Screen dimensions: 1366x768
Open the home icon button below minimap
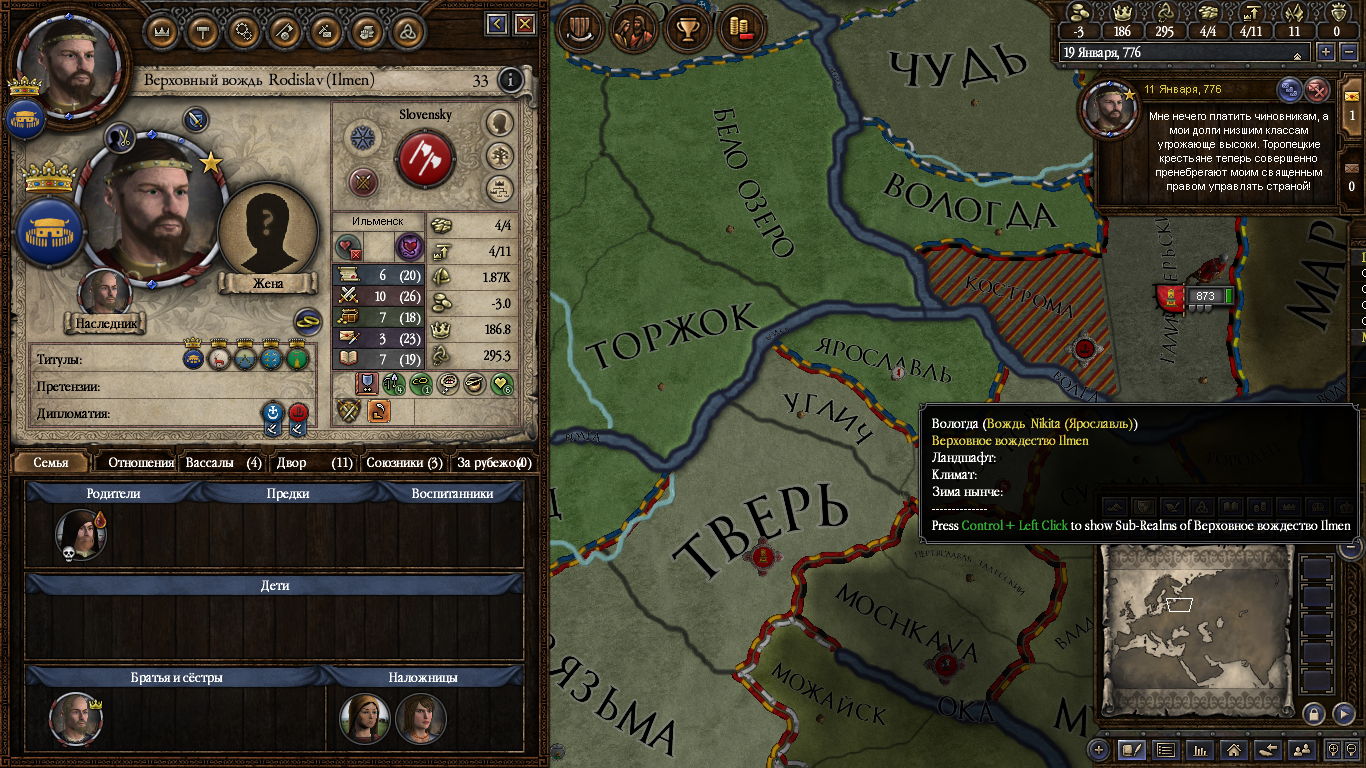[1234, 749]
